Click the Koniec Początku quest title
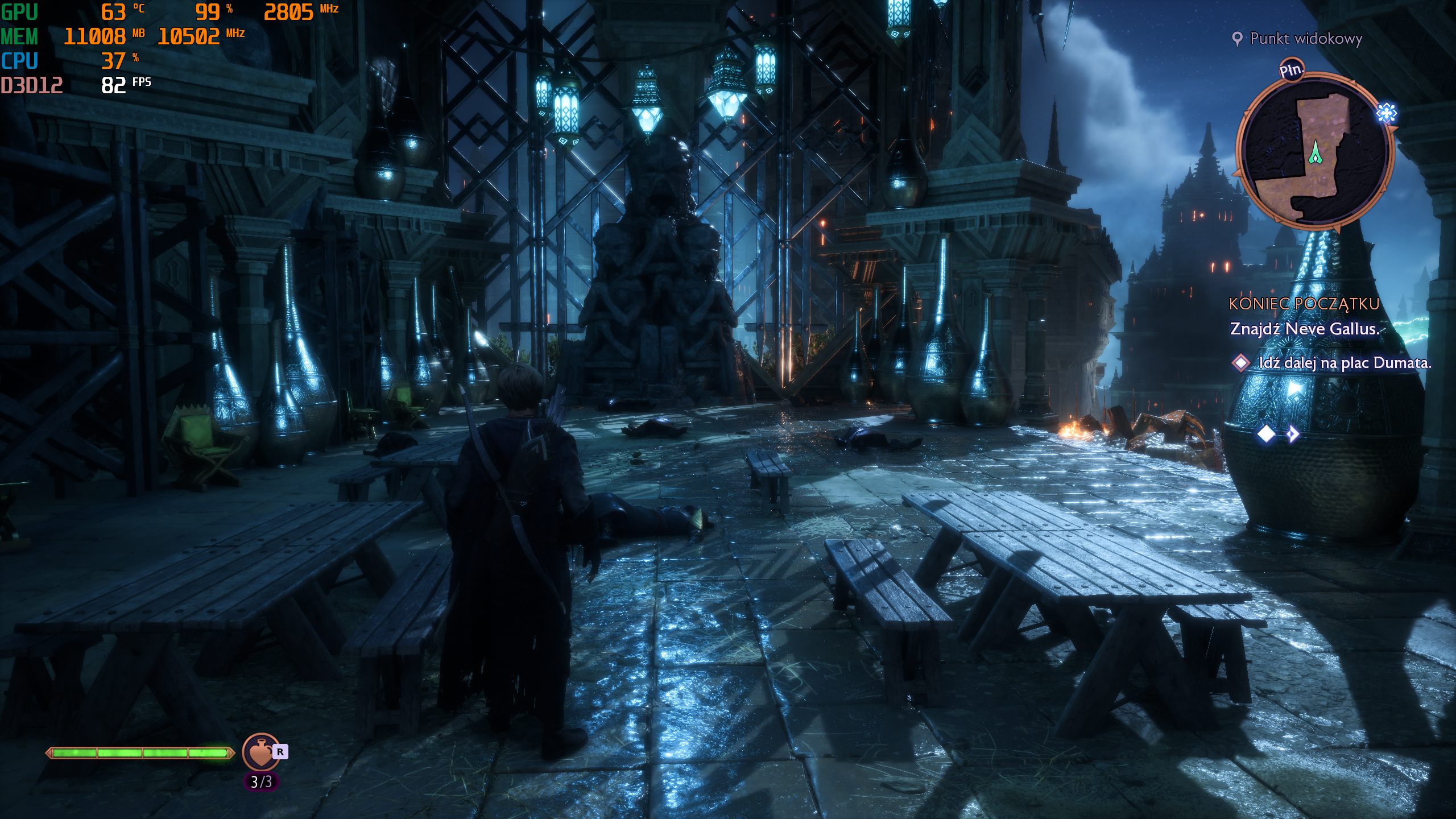1456x819 pixels. point(1304,304)
